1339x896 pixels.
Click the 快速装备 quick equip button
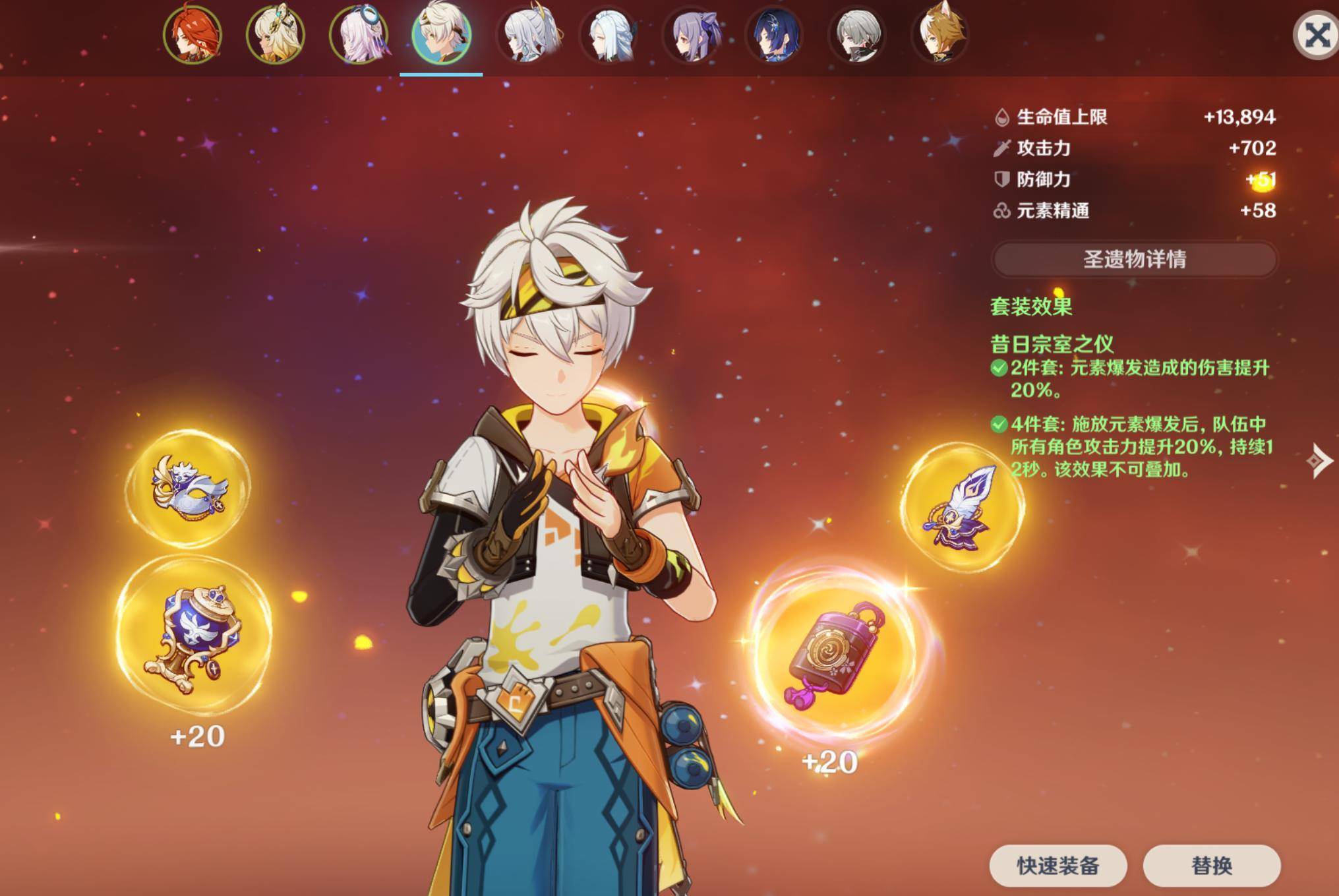click(x=1057, y=866)
